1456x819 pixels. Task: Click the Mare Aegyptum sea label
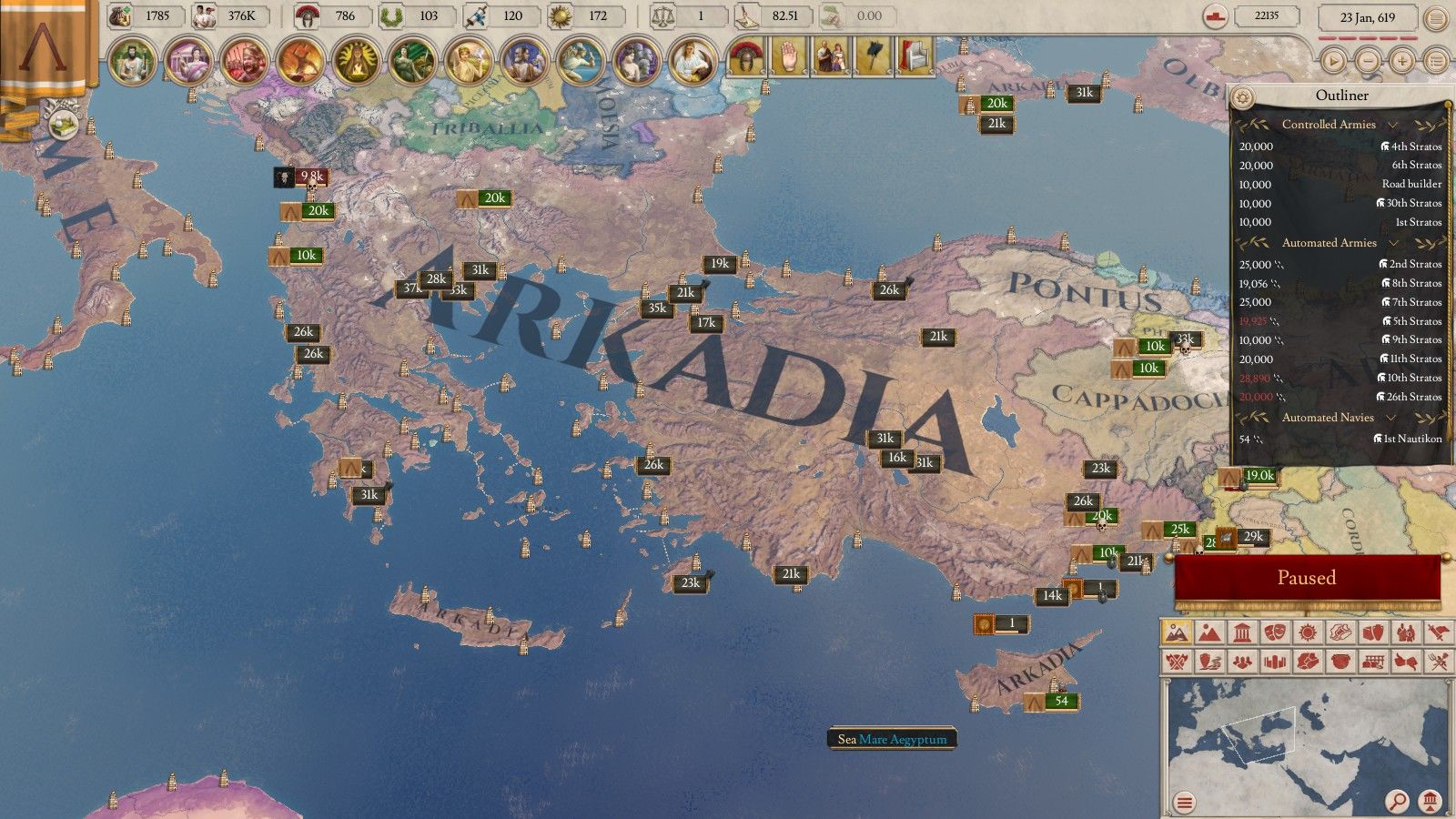point(901,740)
